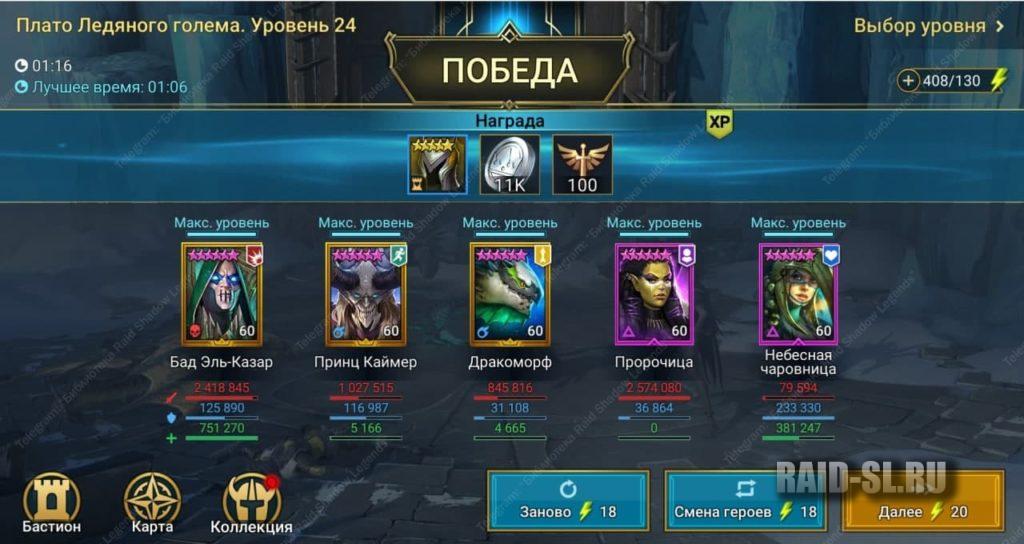Inspect the 100 winged sword reward

582,165
